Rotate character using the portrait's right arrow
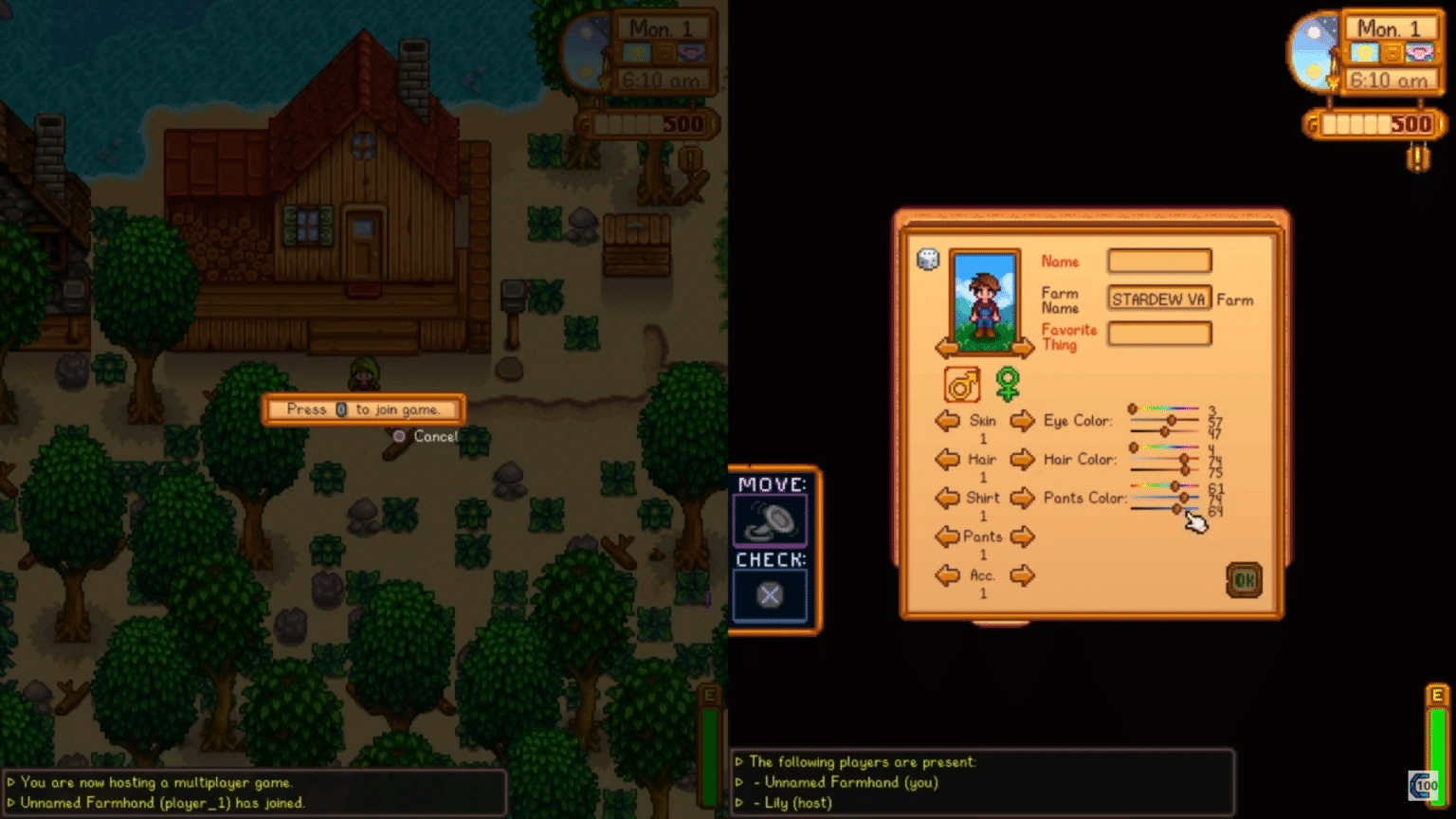The image size is (1456, 819). coord(1021,346)
